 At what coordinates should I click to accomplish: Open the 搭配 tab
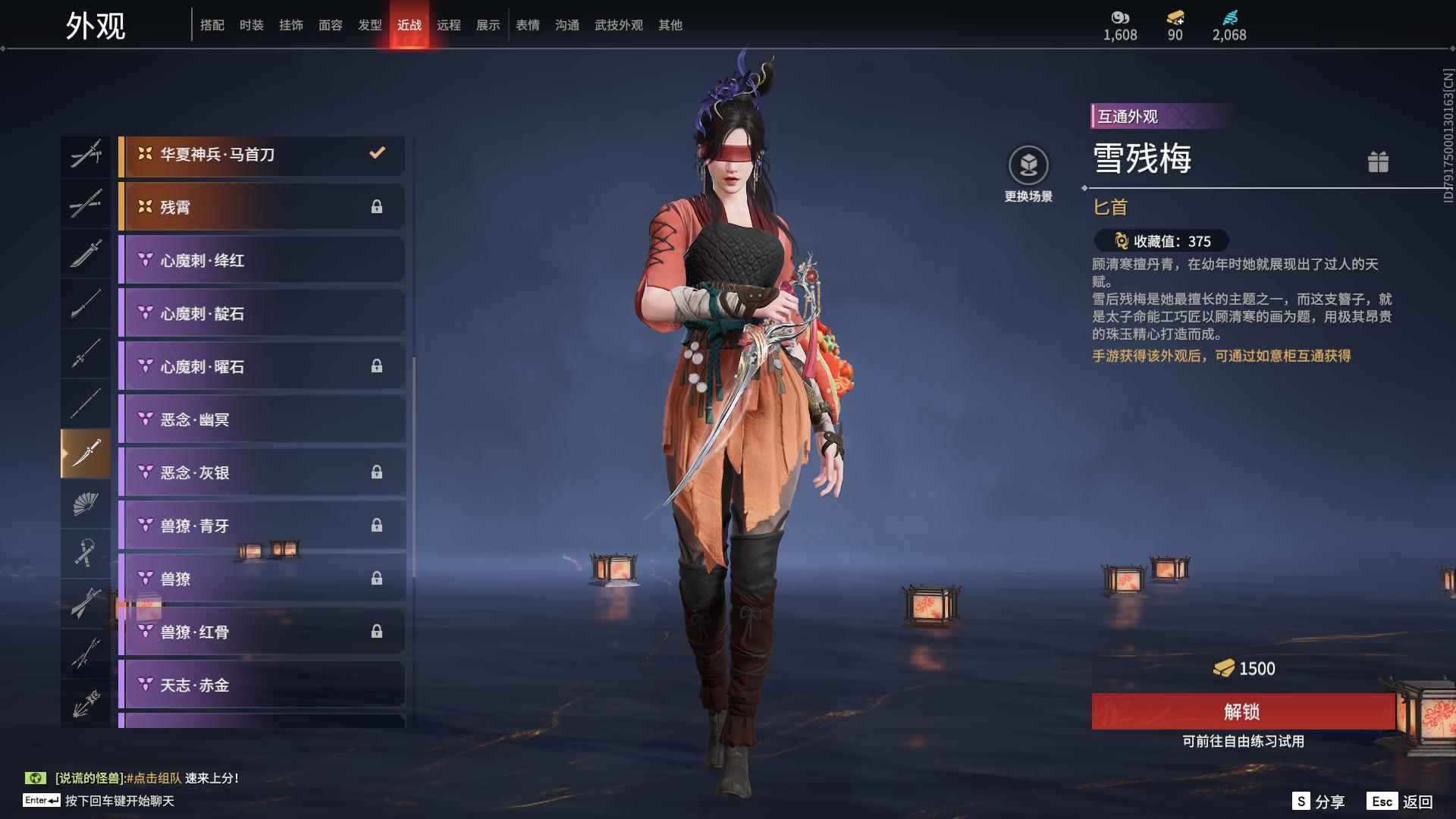(212, 25)
